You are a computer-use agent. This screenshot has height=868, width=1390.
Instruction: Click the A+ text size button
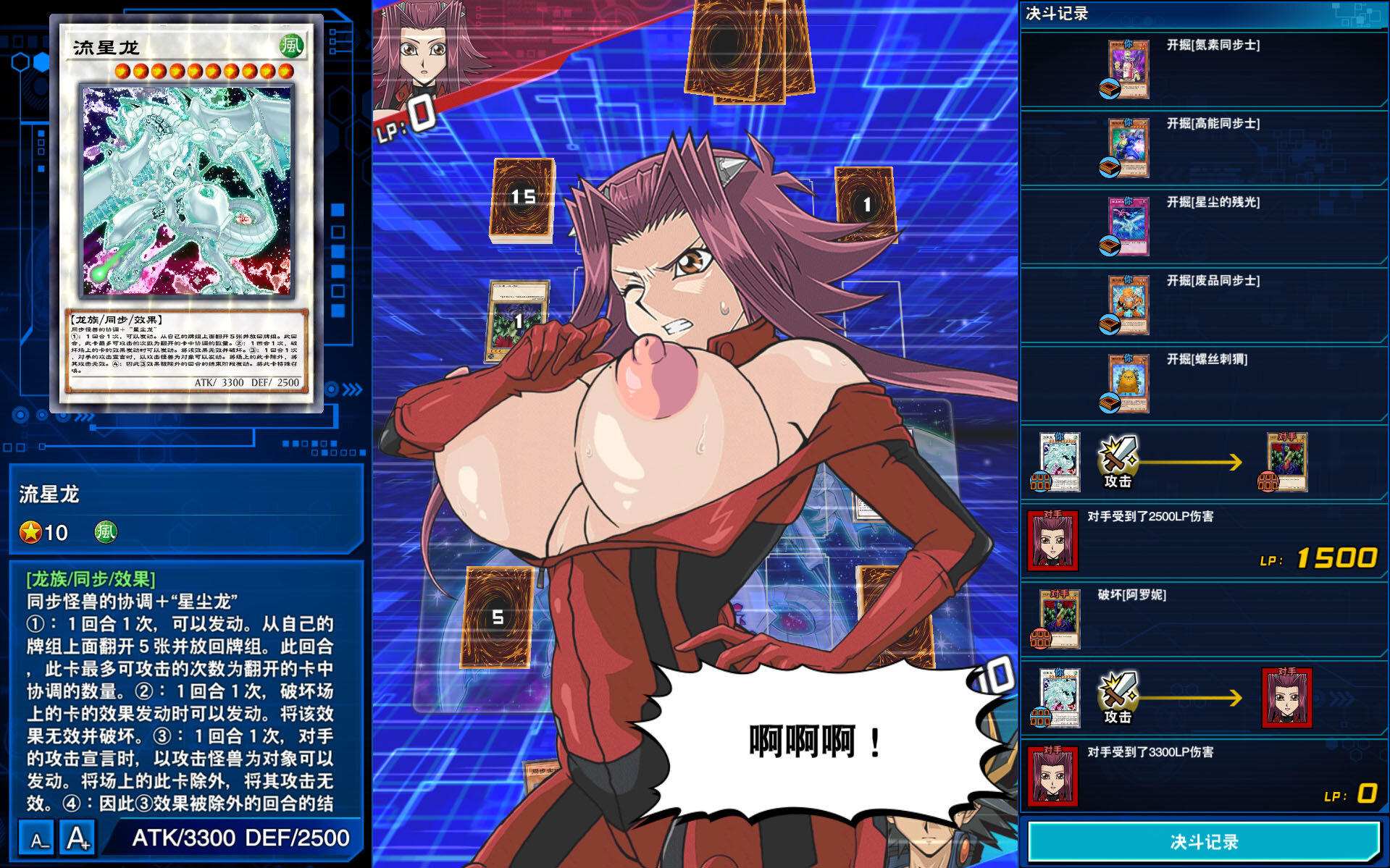click(77, 836)
